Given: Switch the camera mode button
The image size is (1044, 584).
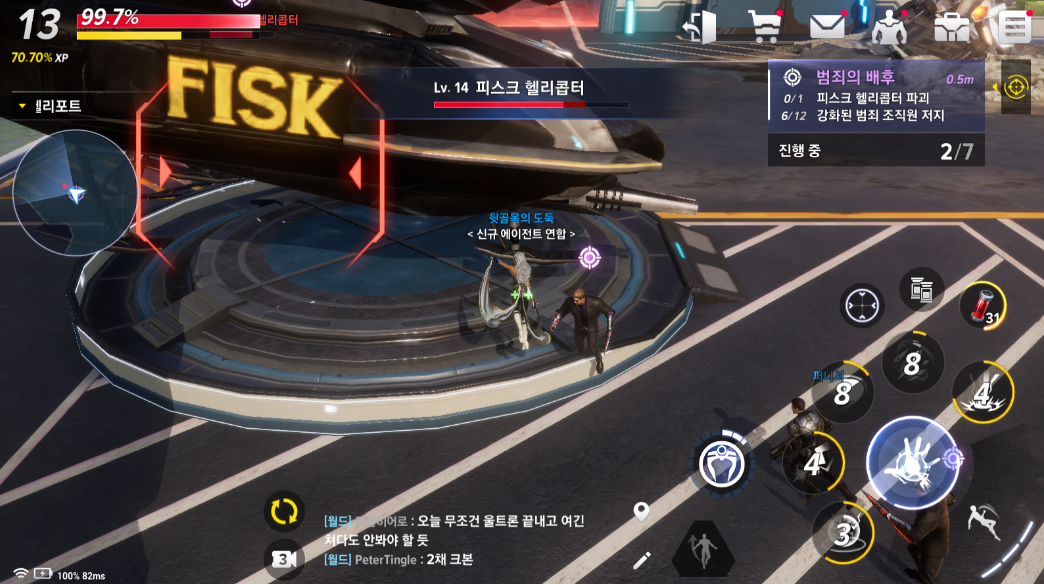Looking at the screenshot, I should tap(283, 558).
